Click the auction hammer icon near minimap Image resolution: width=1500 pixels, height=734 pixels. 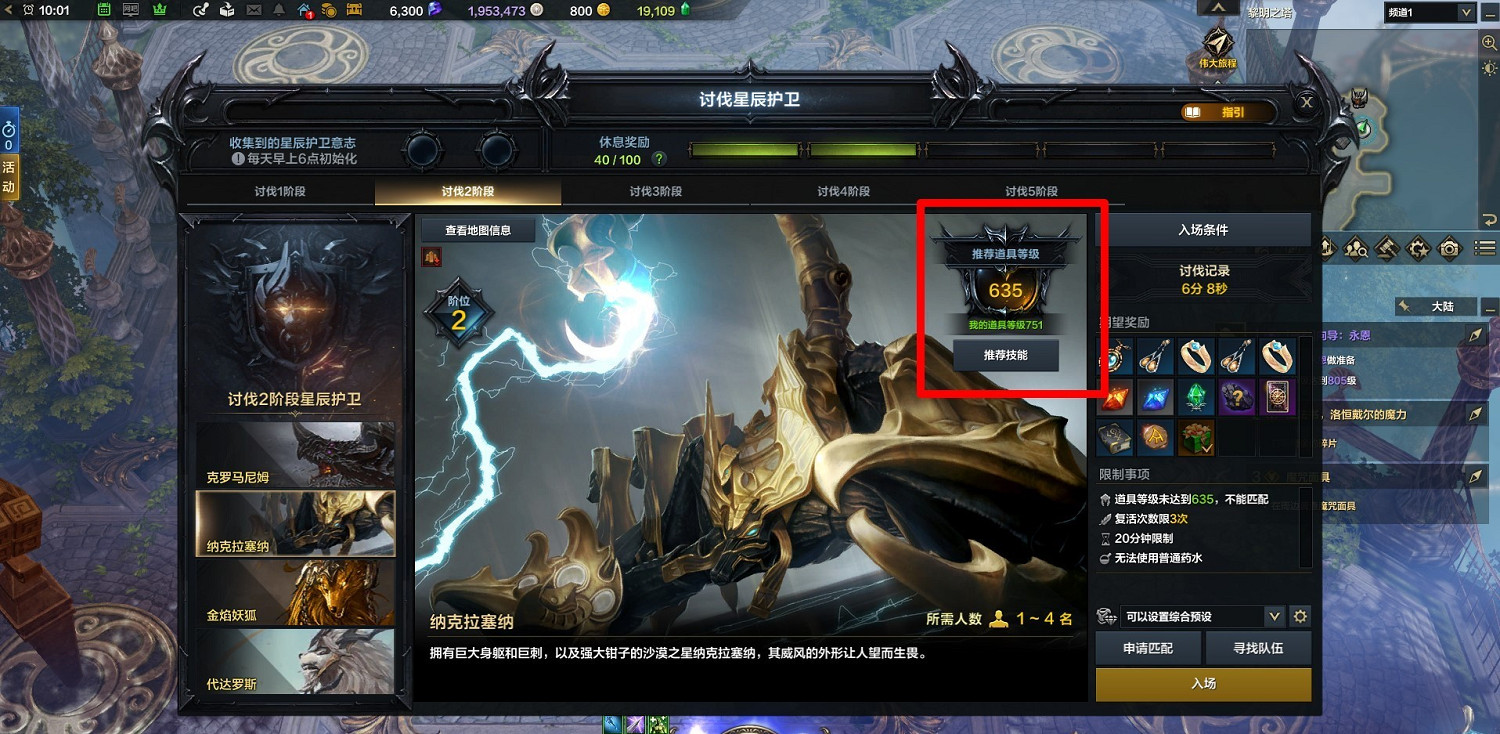click(1385, 250)
